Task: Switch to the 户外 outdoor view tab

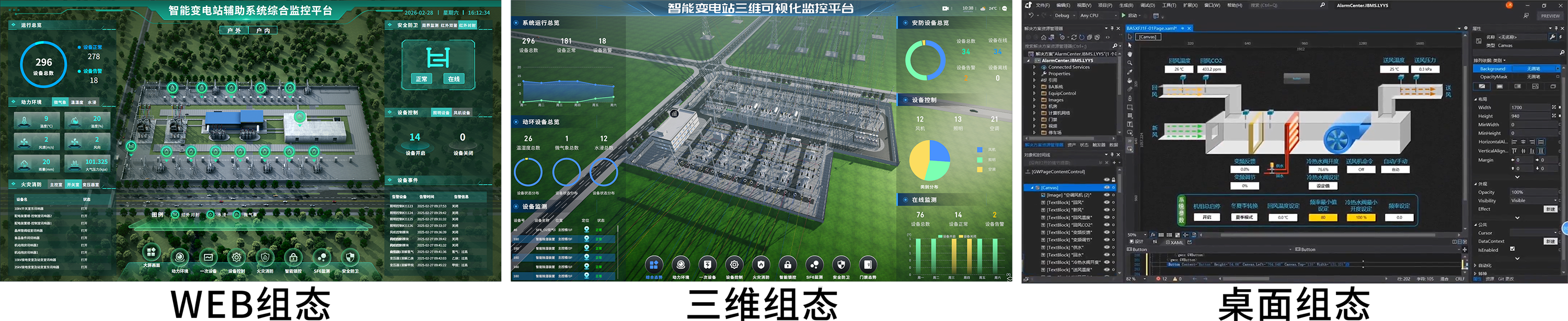Action: pos(234,30)
